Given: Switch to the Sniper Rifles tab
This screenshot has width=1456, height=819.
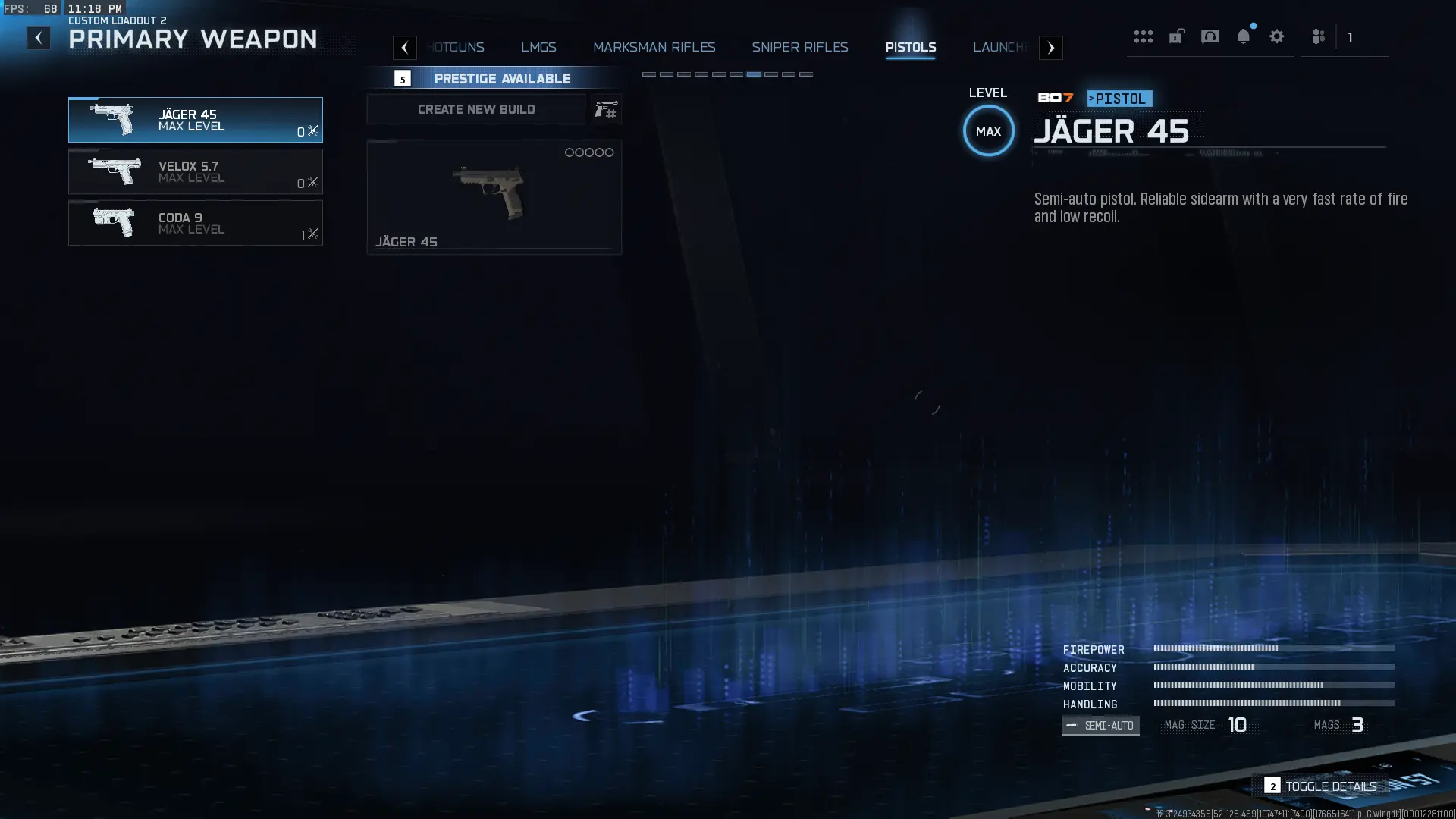Looking at the screenshot, I should pos(799,47).
